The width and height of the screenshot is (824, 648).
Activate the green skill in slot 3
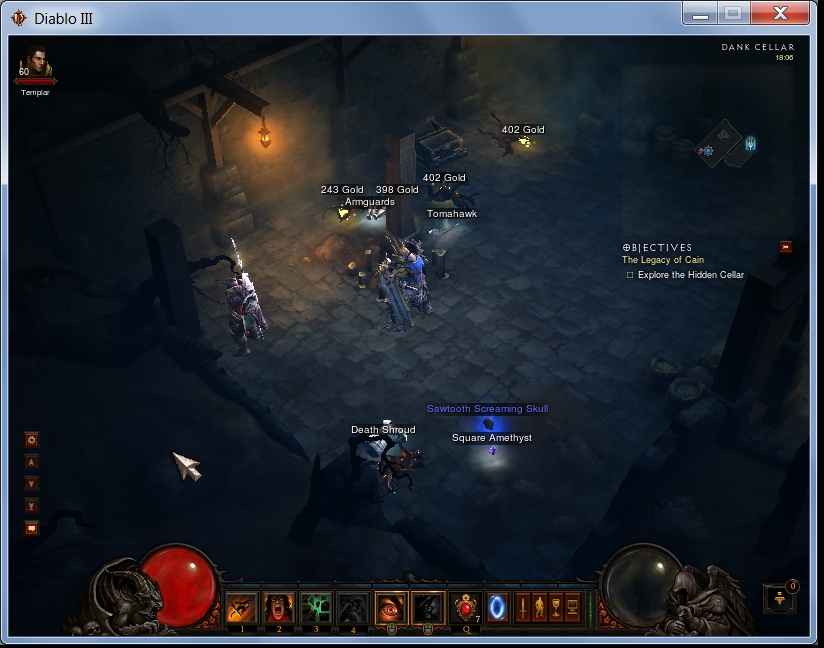click(315, 607)
